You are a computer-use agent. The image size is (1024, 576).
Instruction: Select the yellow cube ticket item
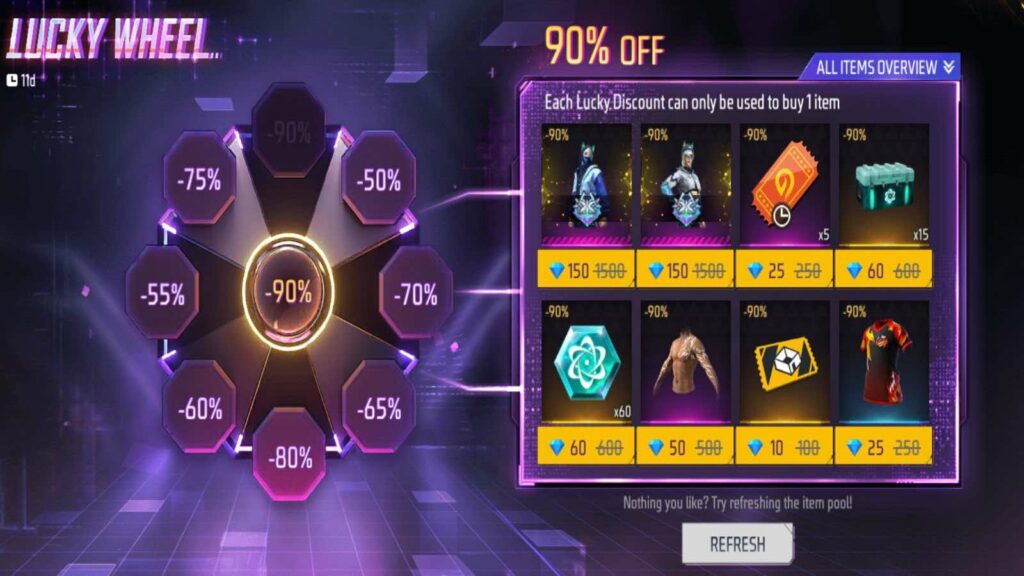[x=785, y=362]
